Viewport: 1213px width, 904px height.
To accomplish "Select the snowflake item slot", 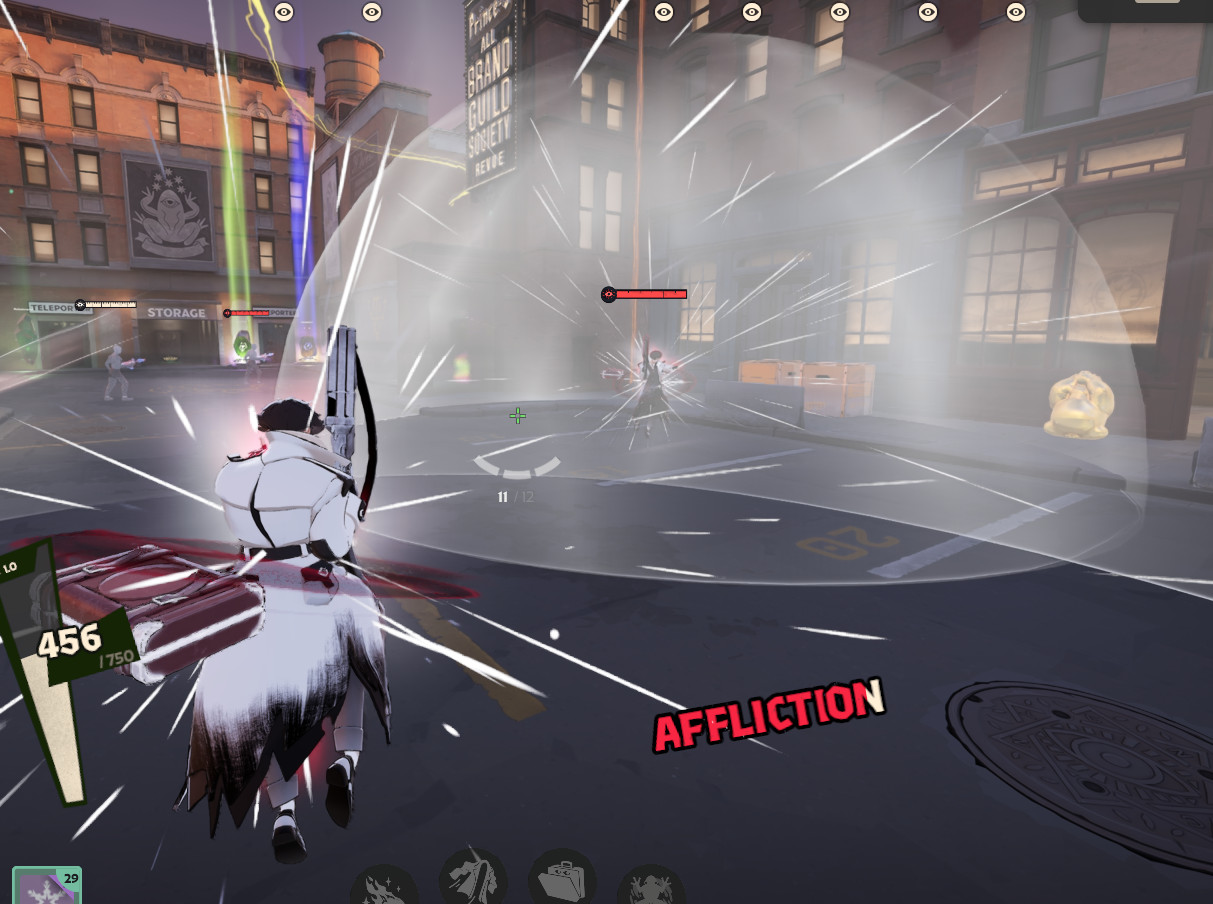I will tap(45, 887).
